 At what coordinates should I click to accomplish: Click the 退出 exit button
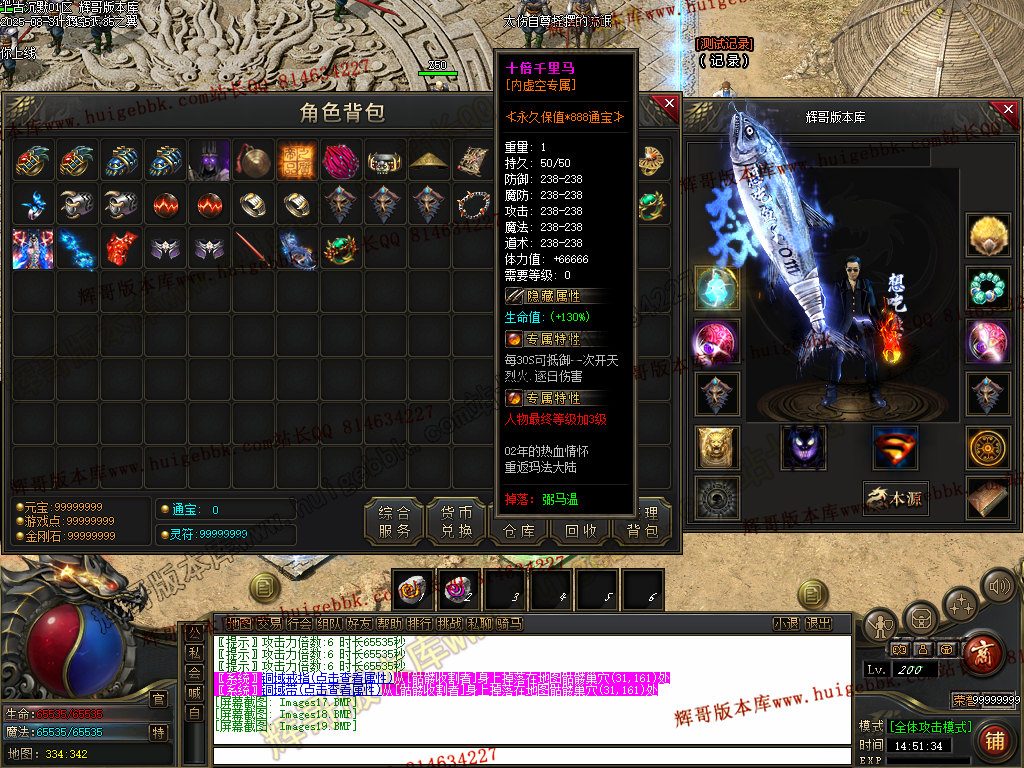pos(818,623)
